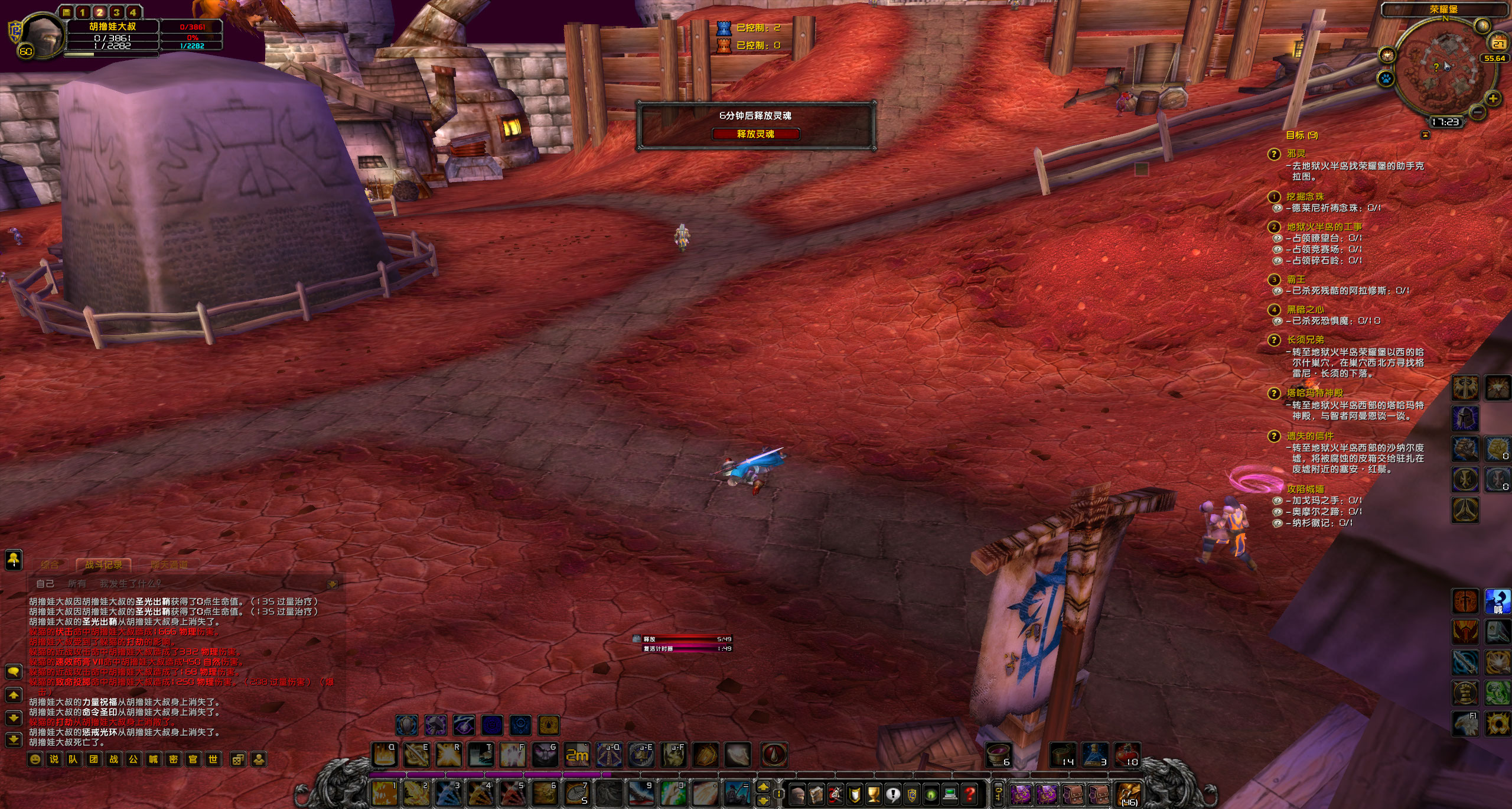Toggle the 所有 combat log filter
This screenshot has height=809, width=1512.
tap(77, 584)
